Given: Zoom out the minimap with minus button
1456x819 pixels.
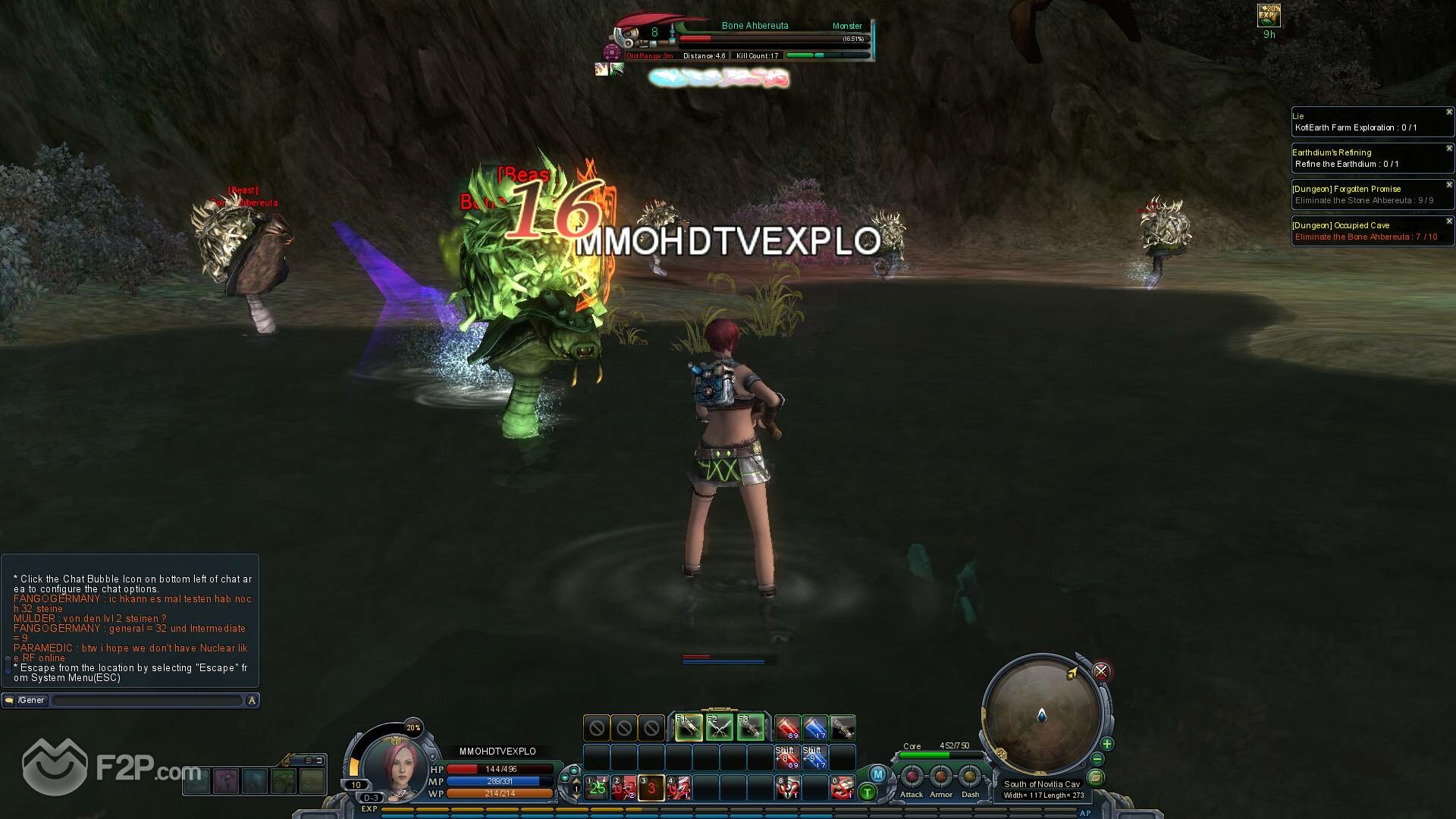Looking at the screenshot, I should pos(1097,759).
